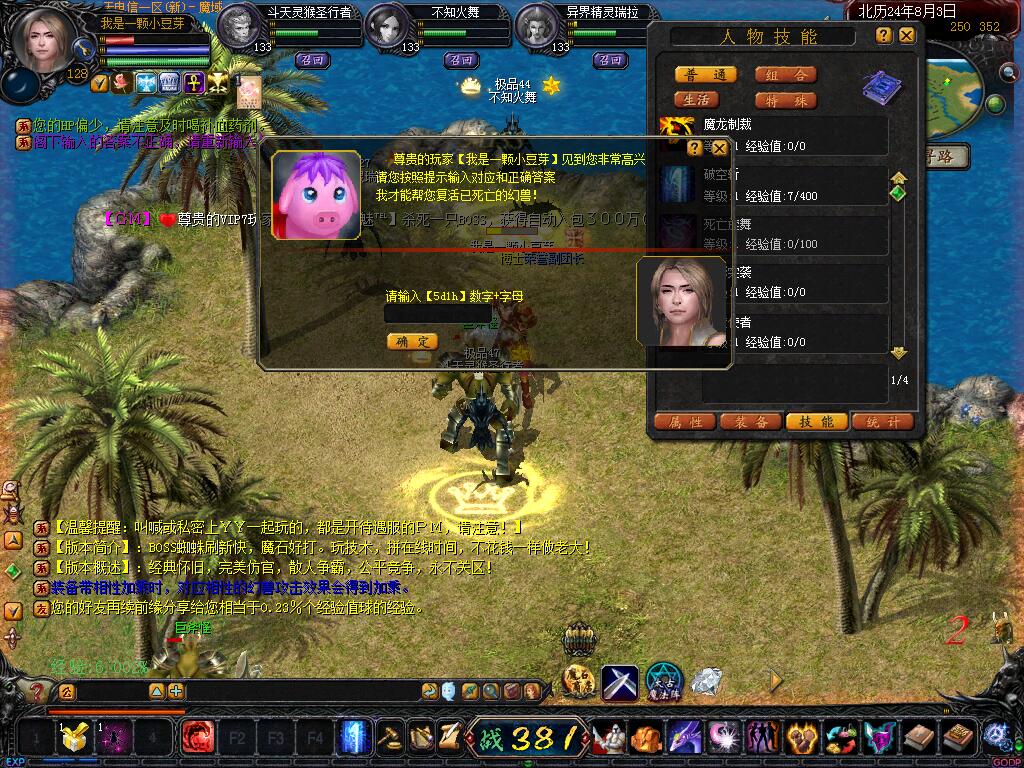This screenshot has width=1024, height=768.
Task: Activate the crossed swords skill icon
Action: pyautogui.click(x=619, y=682)
